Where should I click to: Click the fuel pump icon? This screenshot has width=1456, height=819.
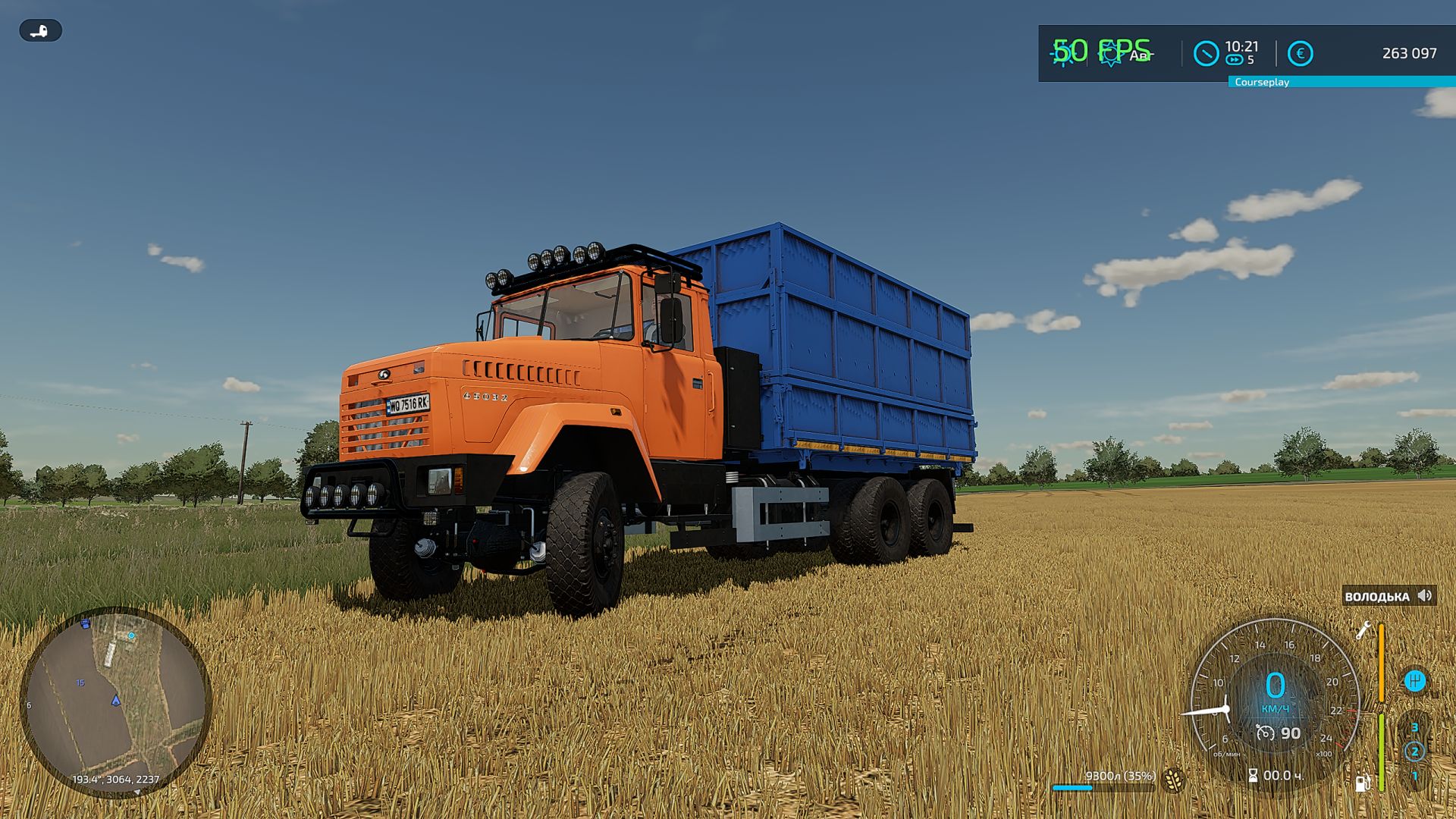[x=1362, y=783]
